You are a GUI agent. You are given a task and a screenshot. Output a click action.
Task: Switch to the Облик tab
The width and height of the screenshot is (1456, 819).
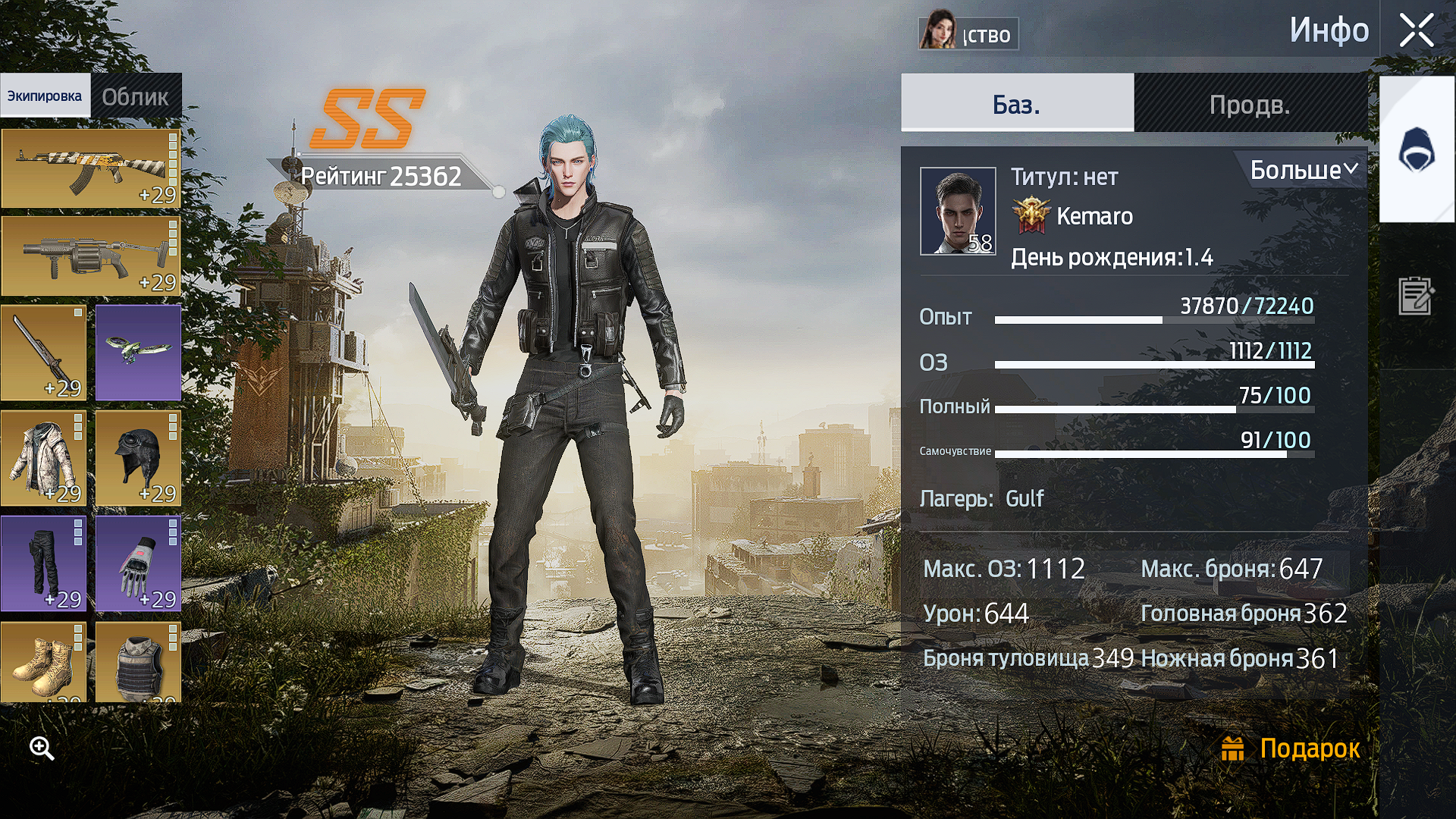135,96
